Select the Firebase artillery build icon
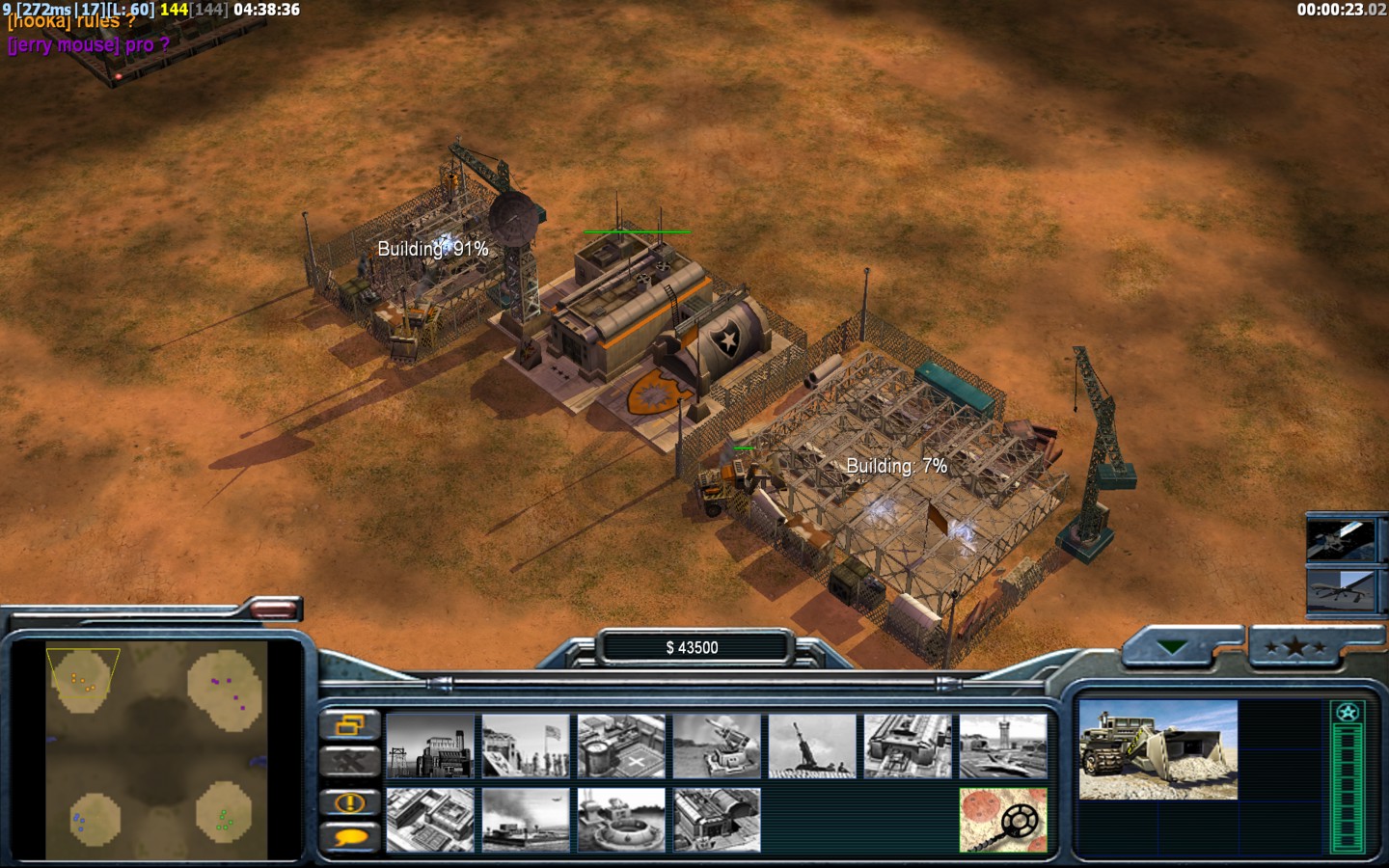The image size is (1389, 868). pyautogui.click(x=812, y=746)
